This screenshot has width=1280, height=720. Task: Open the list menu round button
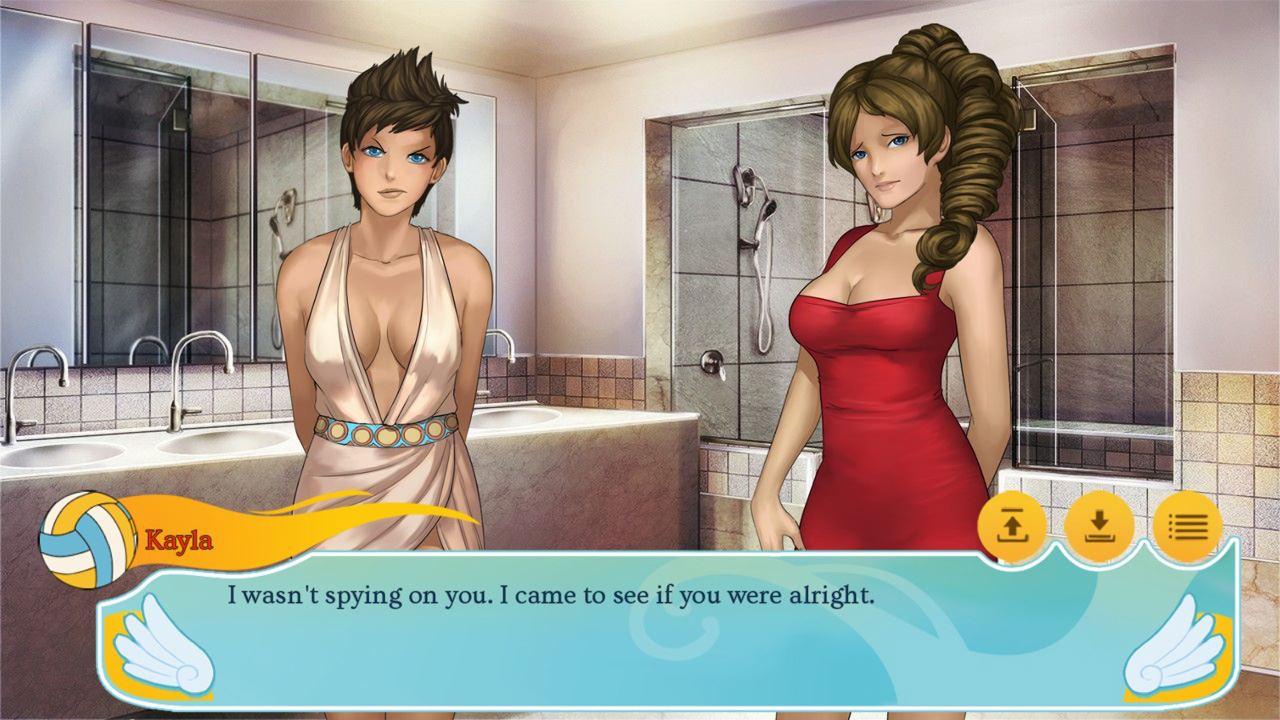(1187, 526)
